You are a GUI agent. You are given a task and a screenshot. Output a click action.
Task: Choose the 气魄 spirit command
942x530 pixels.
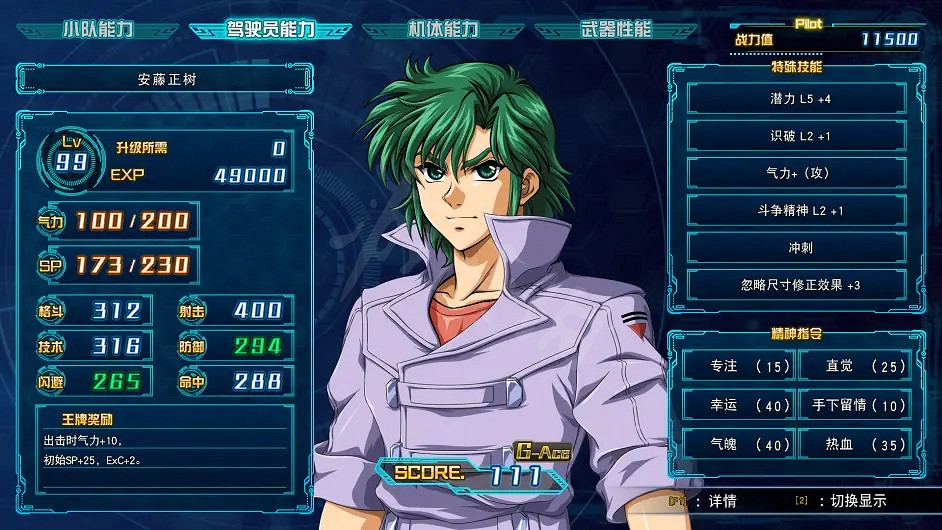(x=738, y=444)
